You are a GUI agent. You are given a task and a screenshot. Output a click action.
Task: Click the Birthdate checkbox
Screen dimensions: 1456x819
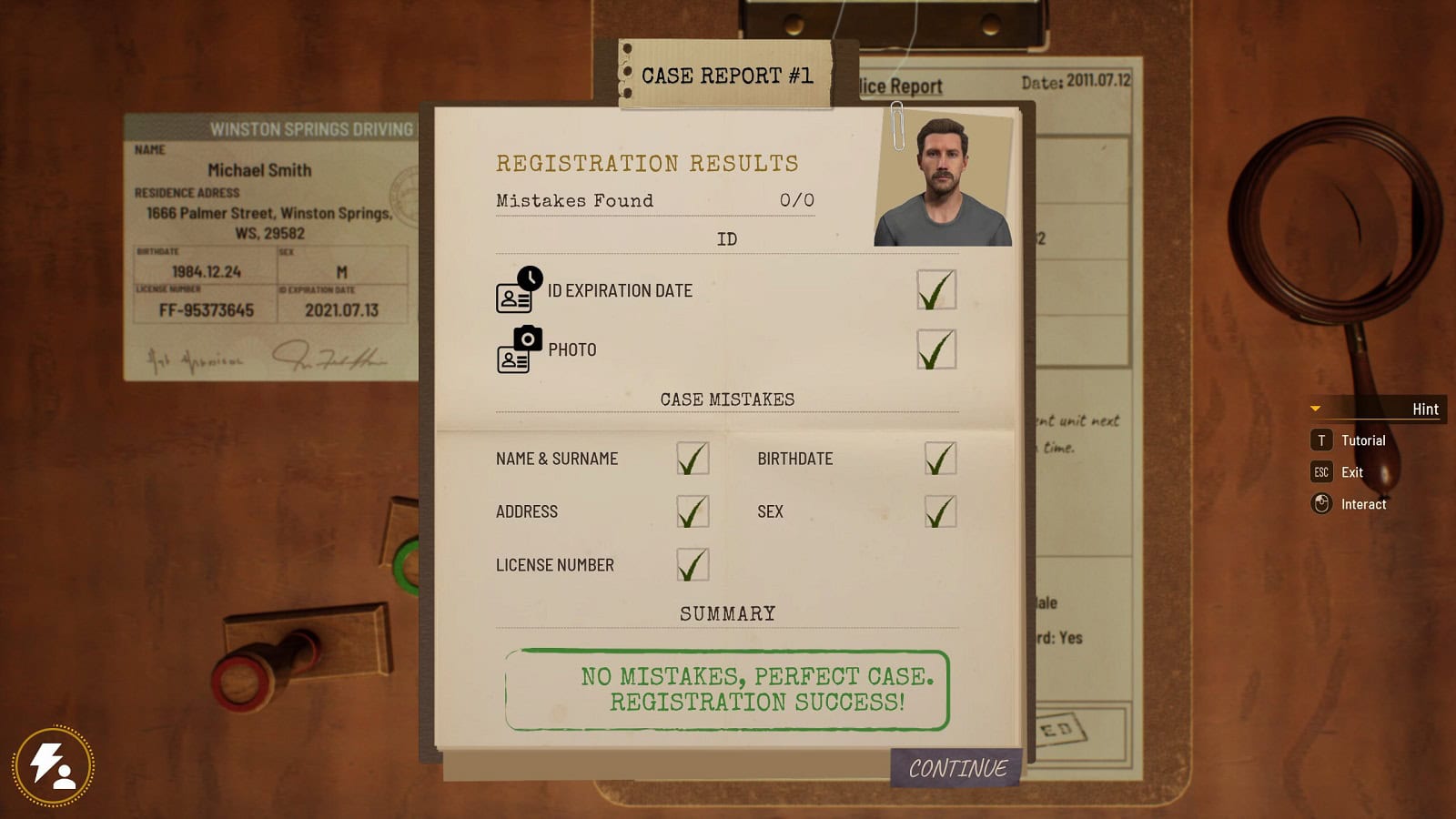click(x=940, y=459)
